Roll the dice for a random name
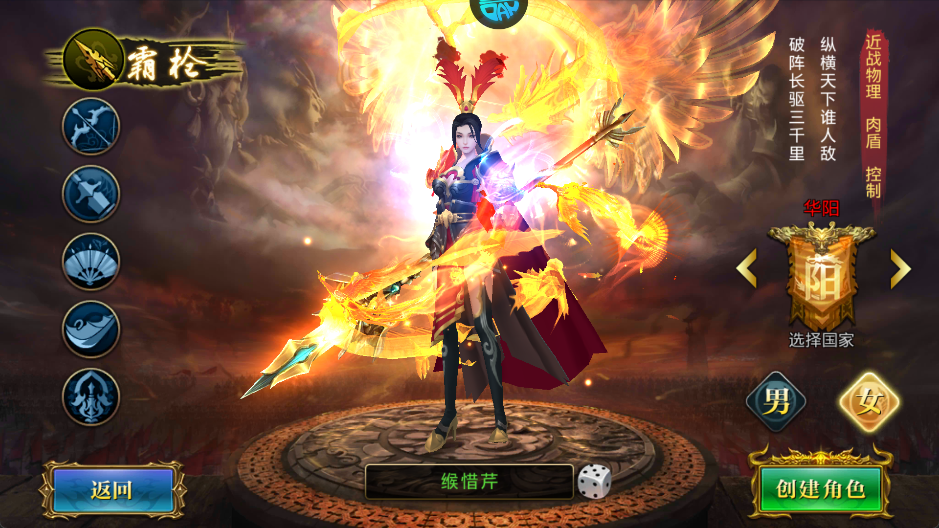Viewport: 939px width, 528px height. coord(594,482)
